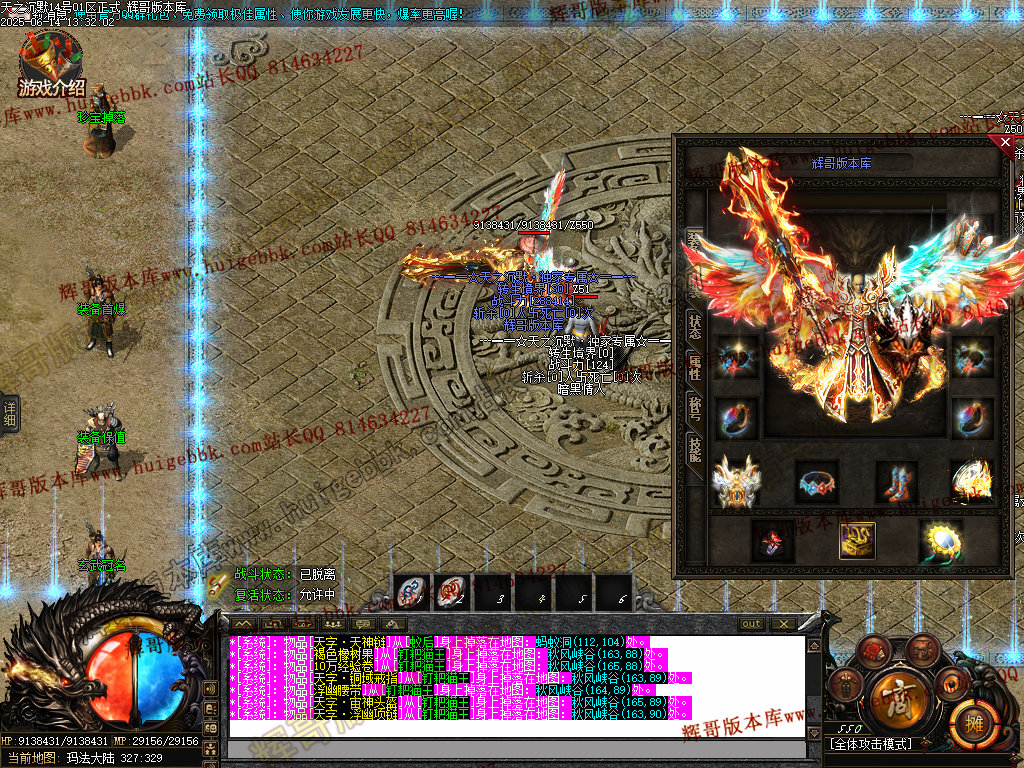1024x768 pixels.
Task: Click the chat window's out button
Action: point(751,624)
